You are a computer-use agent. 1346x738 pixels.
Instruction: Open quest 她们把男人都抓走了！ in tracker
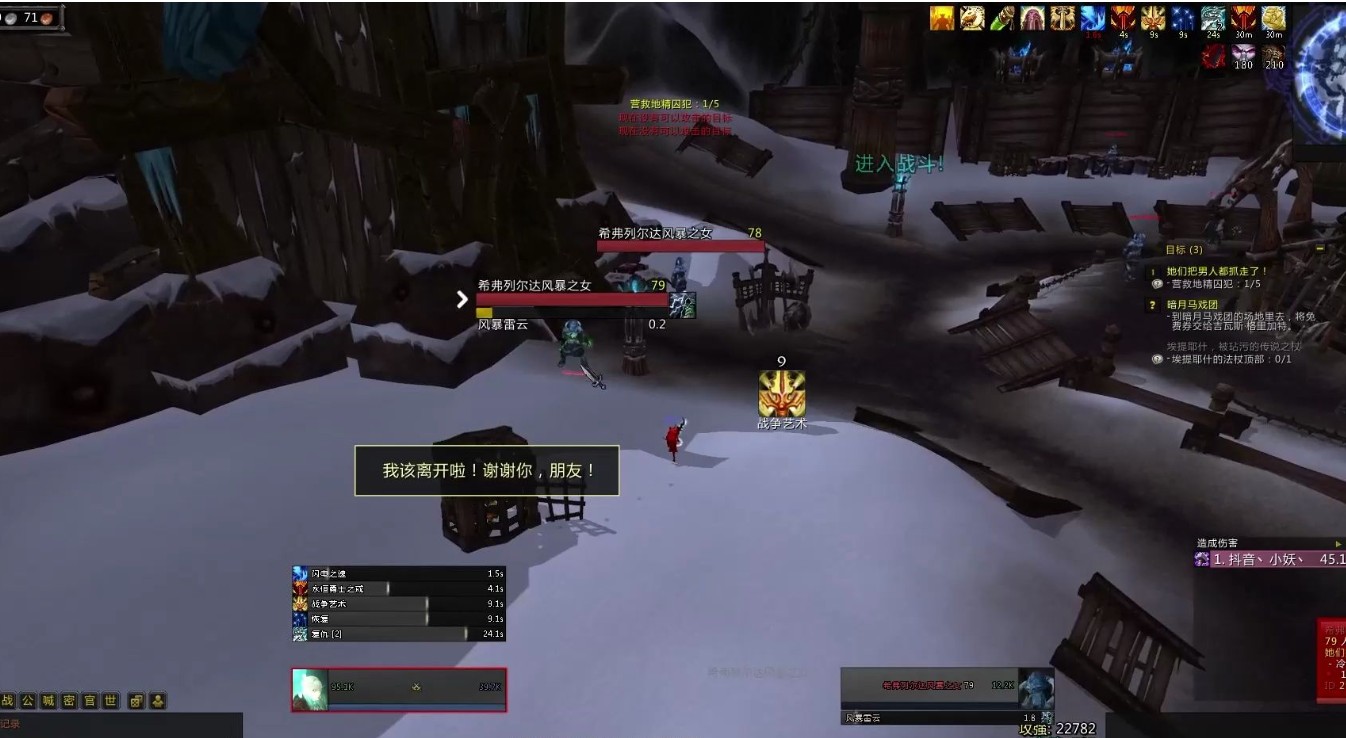pos(1217,271)
